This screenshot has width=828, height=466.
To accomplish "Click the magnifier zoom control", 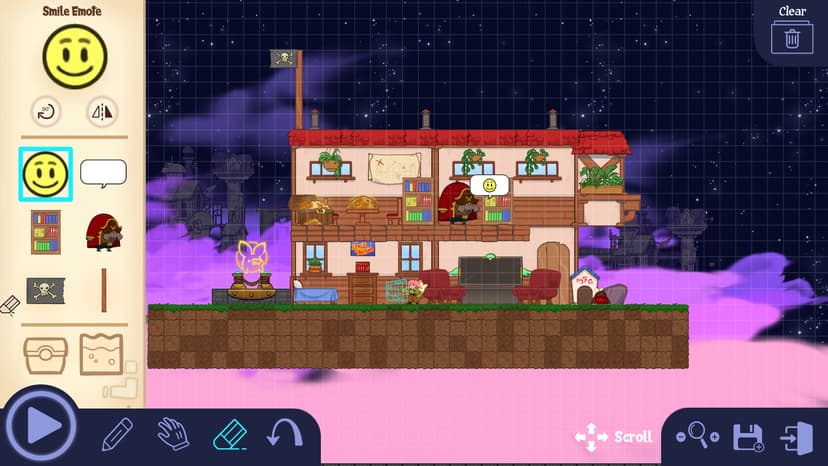I will coord(698,436).
